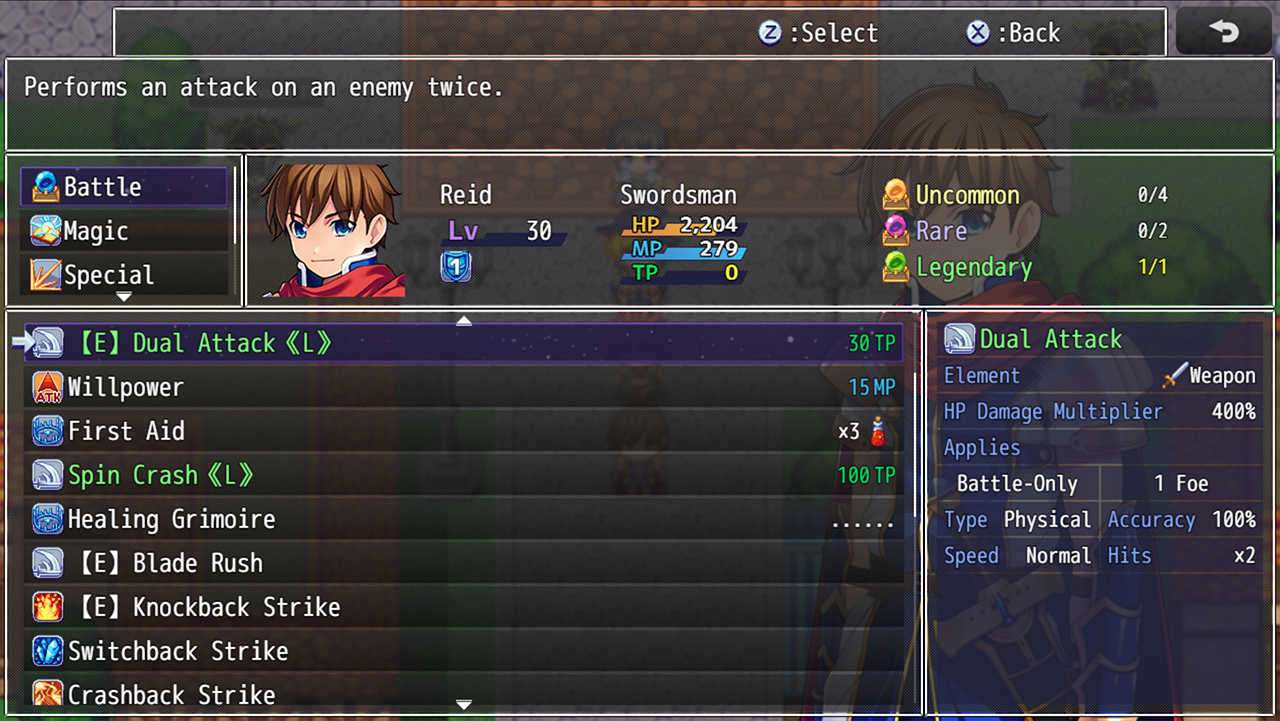This screenshot has width=1280, height=721.
Task: Open the Special skill category
Action: coord(124,275)
